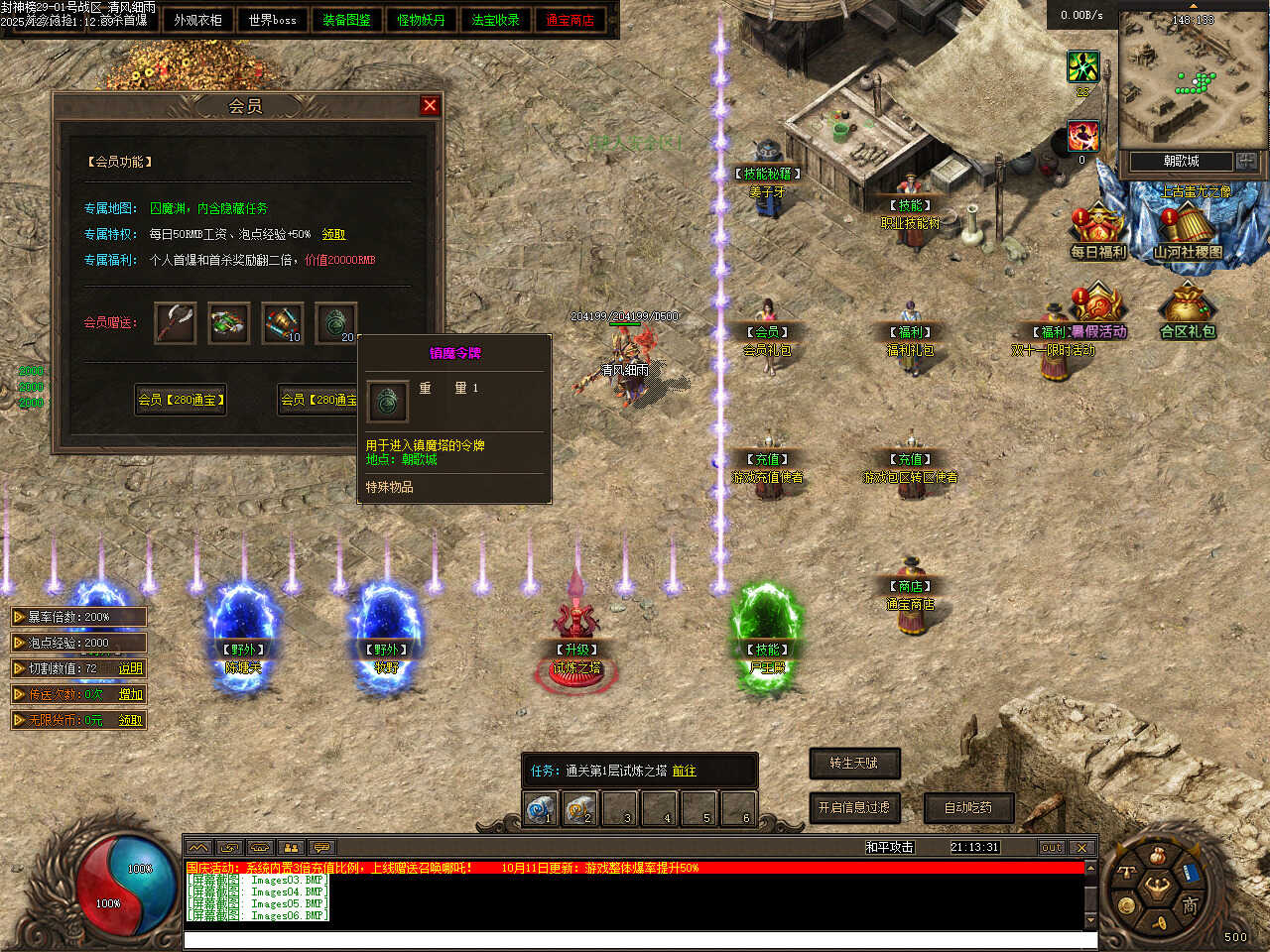The height and width of the screenshot is (952, 1270).
Task: Open the 合区礼包 gift pack icon
Action: (1188, 309)
